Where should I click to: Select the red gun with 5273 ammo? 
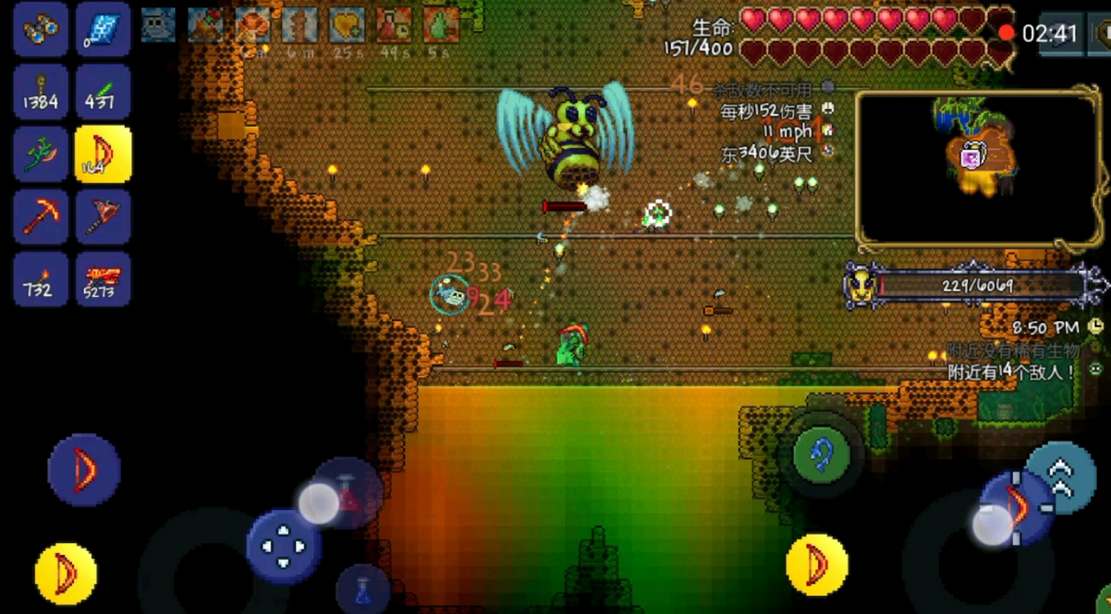103,279
